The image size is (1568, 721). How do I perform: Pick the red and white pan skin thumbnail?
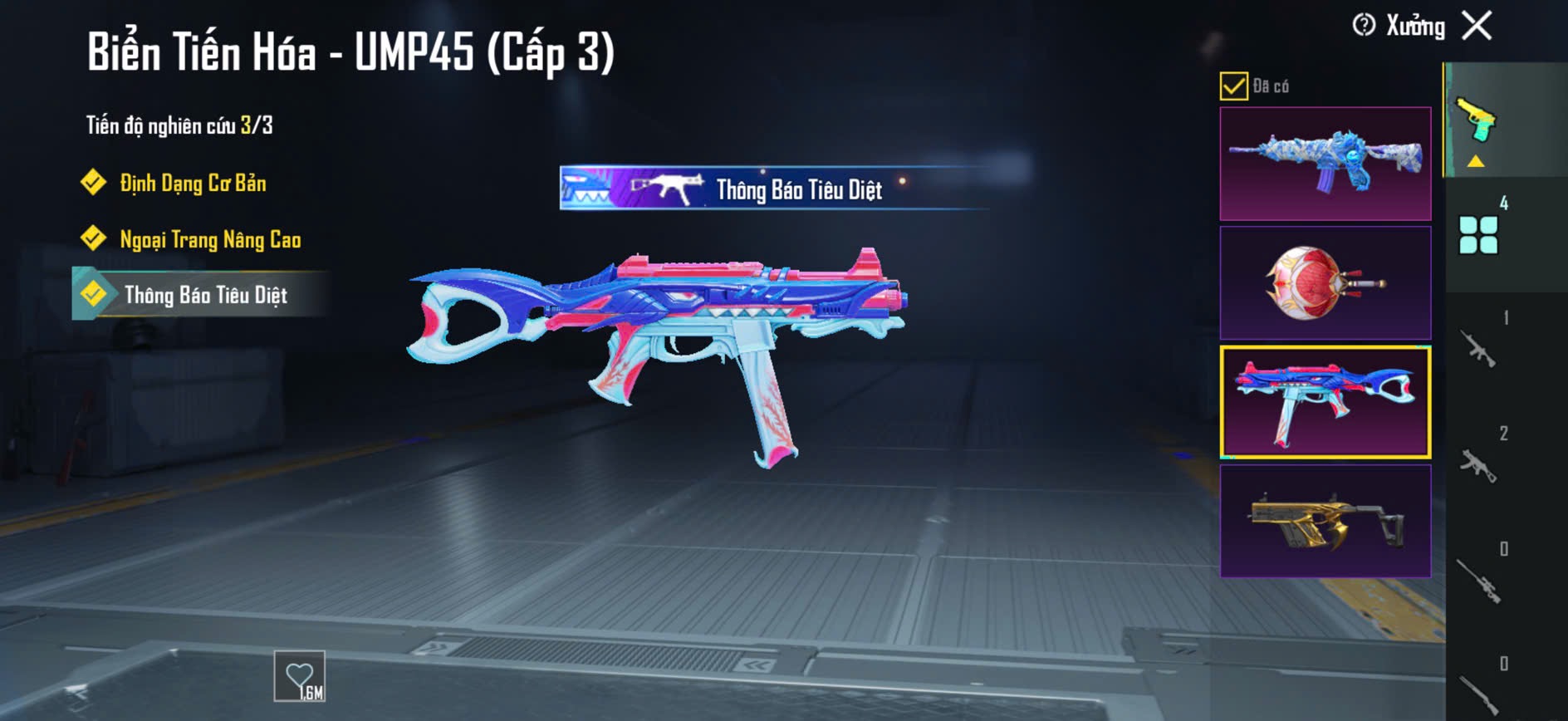click(1325, 283)
